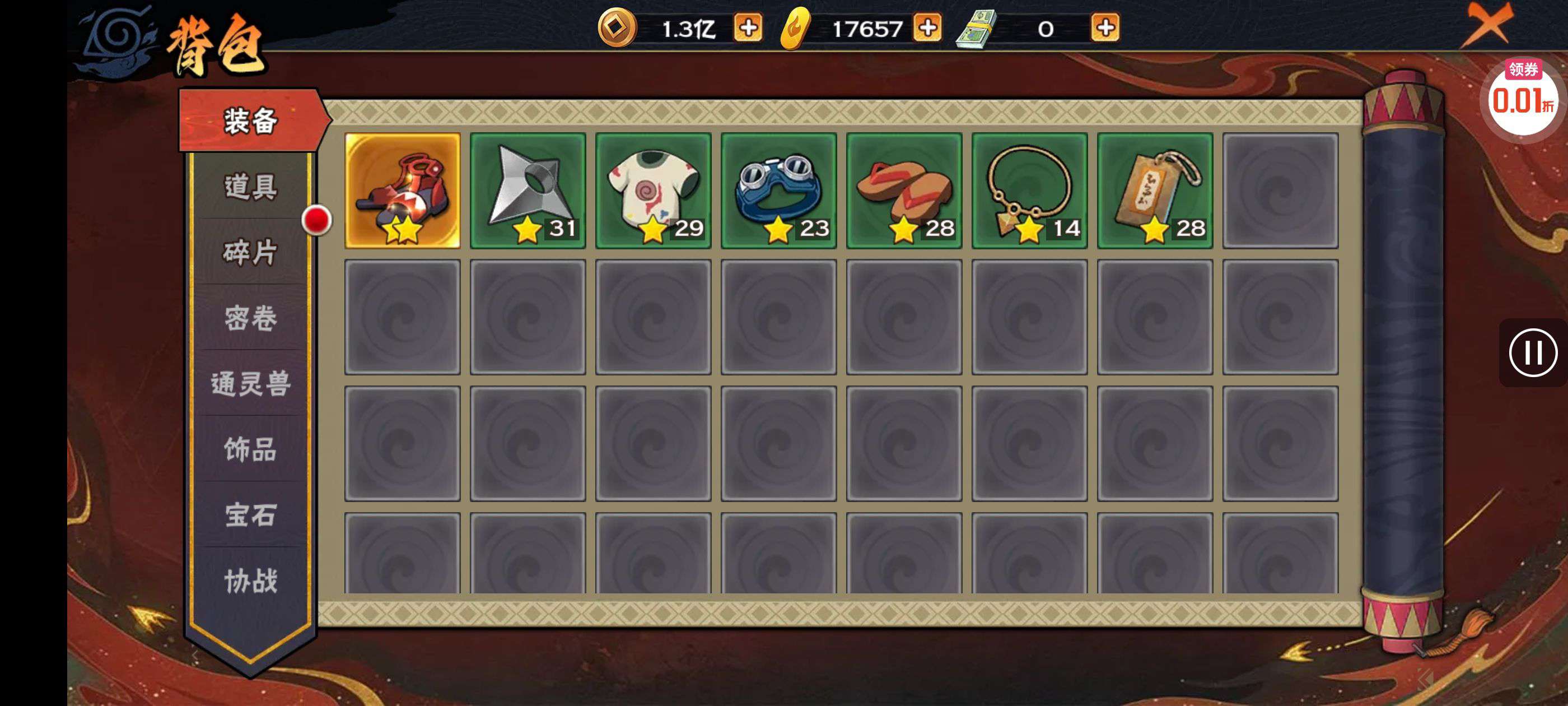1568x706 pixels.
Task: Add cash bills with plus button
Action: (x=1105, y=28)
